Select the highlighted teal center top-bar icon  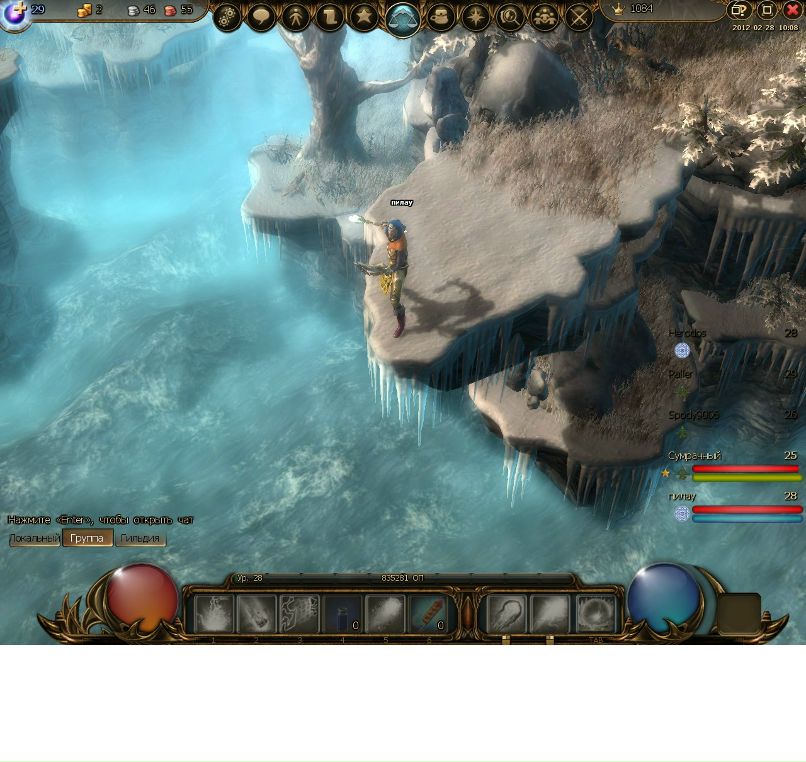point(402,18)
